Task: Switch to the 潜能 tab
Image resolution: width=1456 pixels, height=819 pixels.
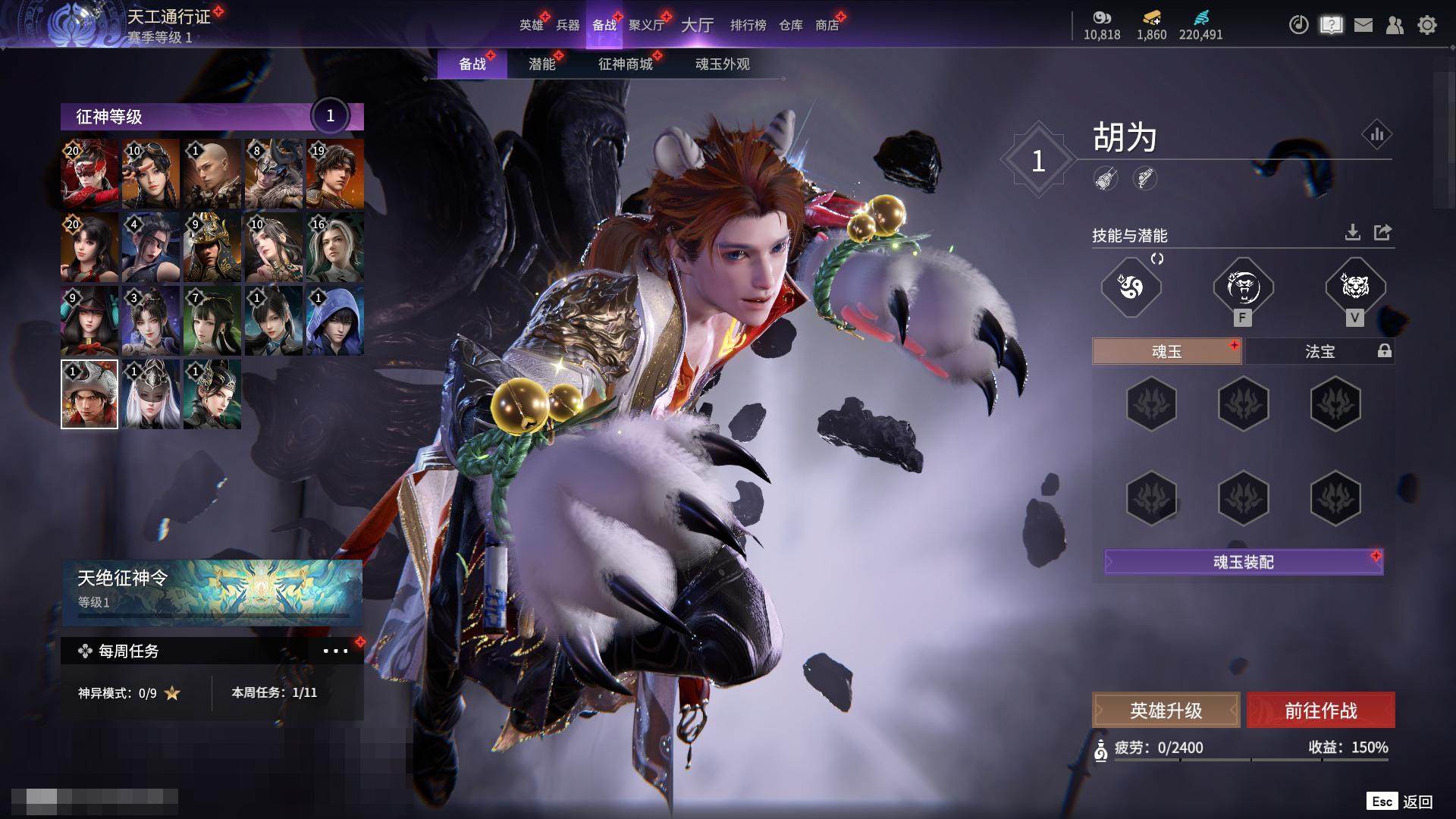Action: [541, 64]
